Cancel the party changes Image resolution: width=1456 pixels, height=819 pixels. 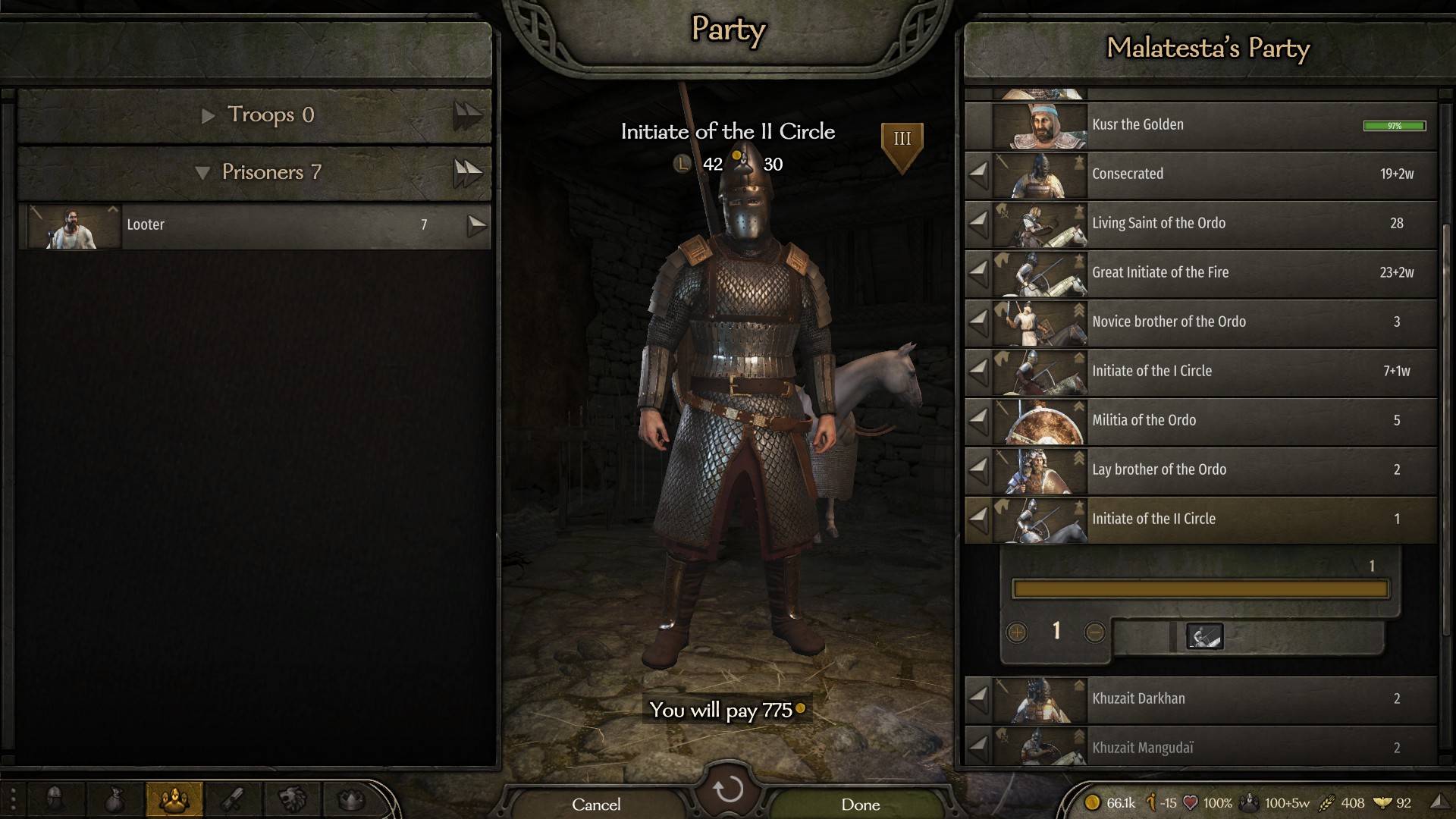click(x=596, y=804)
